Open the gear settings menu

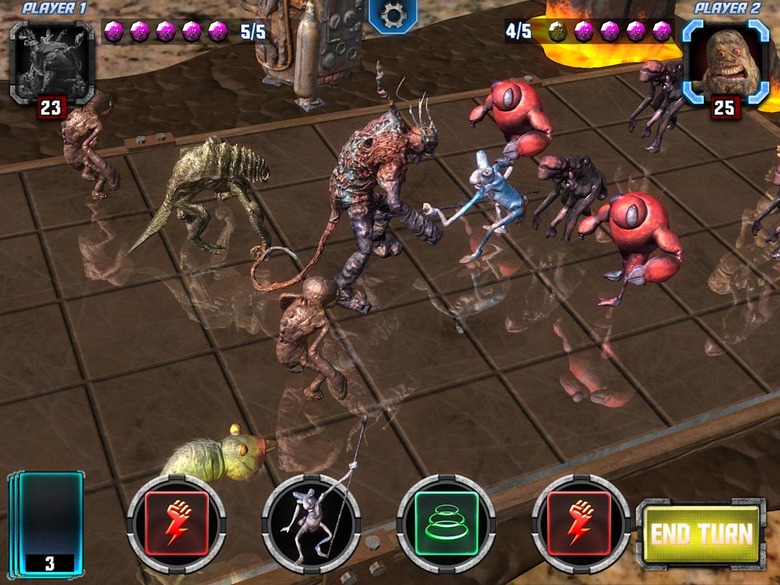click(x=393, y=17)
